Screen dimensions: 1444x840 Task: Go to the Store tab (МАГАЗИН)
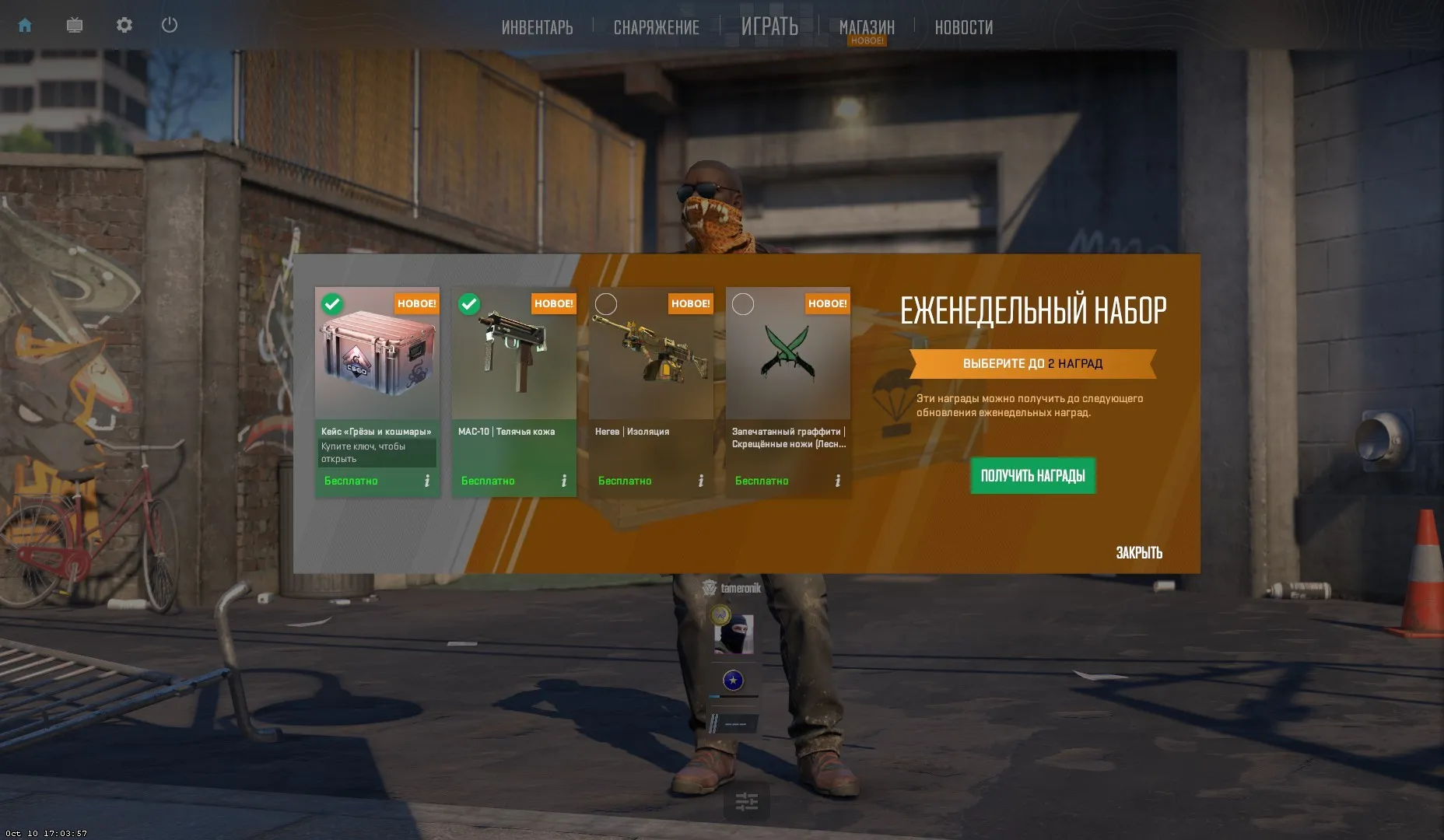tap(867, 27)
